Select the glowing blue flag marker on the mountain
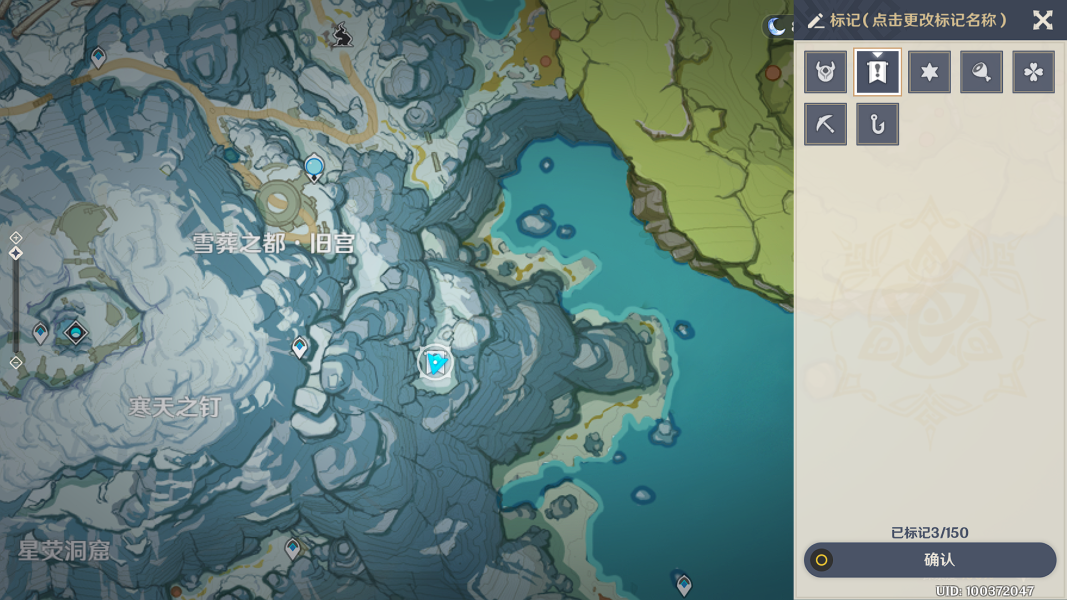 tap(436, 363)
